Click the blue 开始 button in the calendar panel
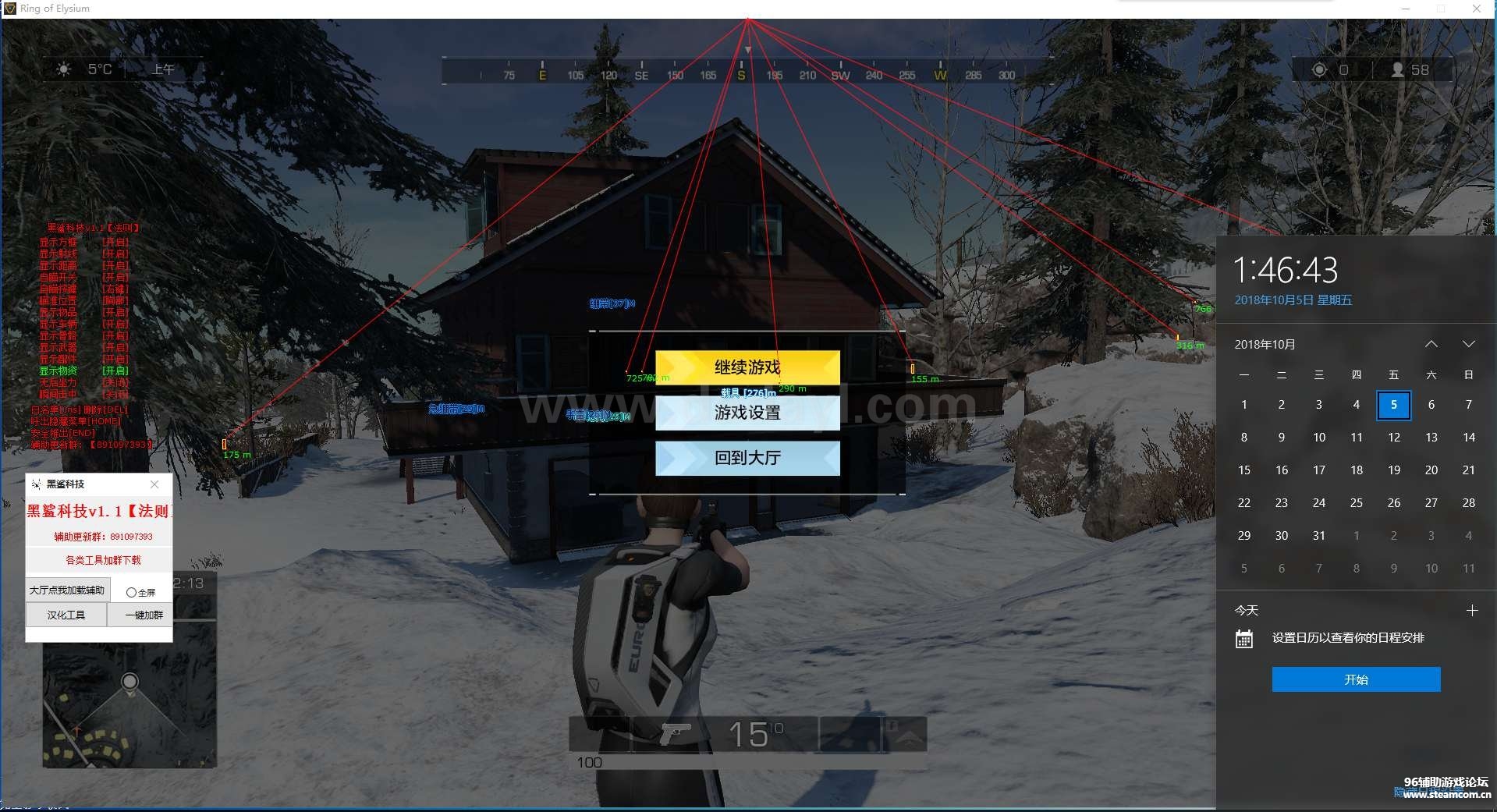 [x=1355, y=679]
